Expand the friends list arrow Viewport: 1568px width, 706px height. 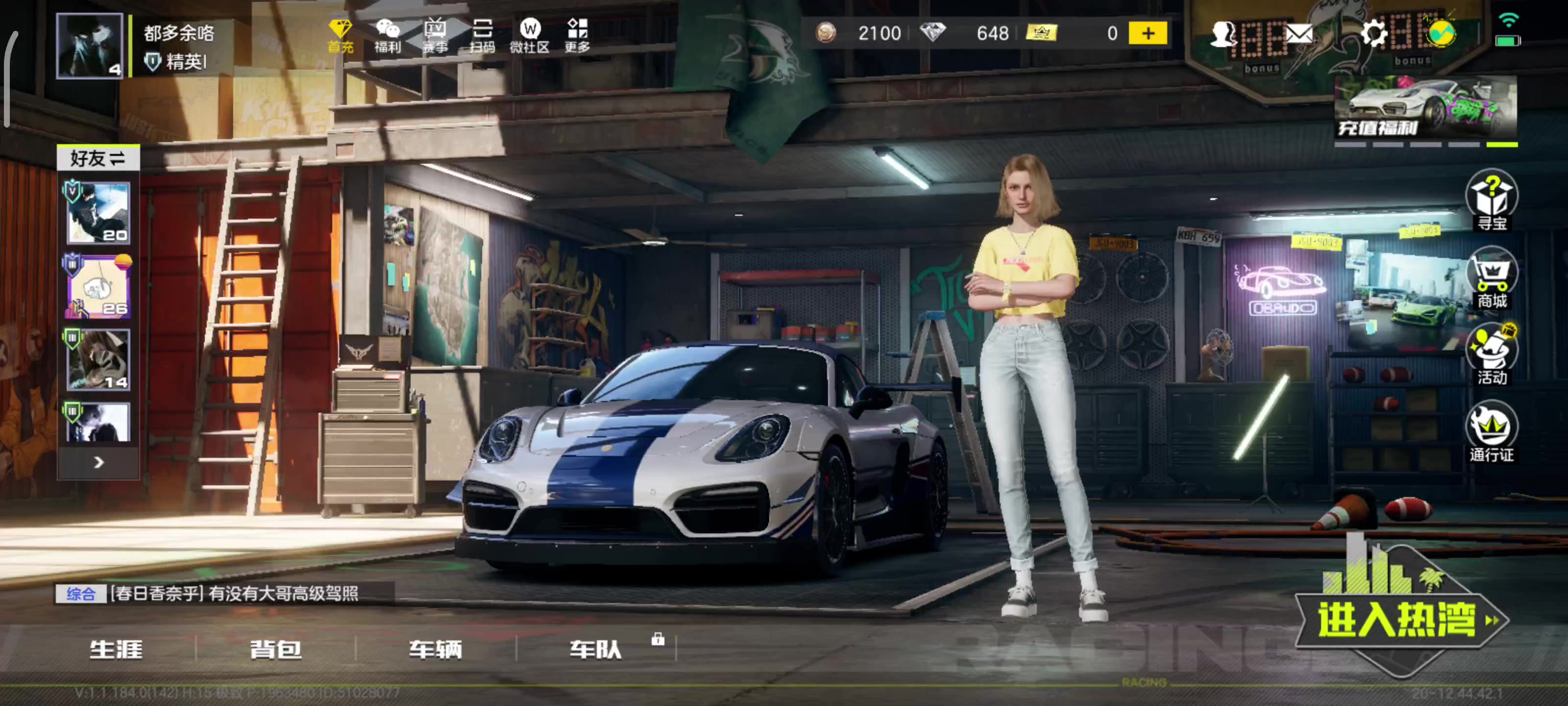pyautogui.click(x=98, y=462)
